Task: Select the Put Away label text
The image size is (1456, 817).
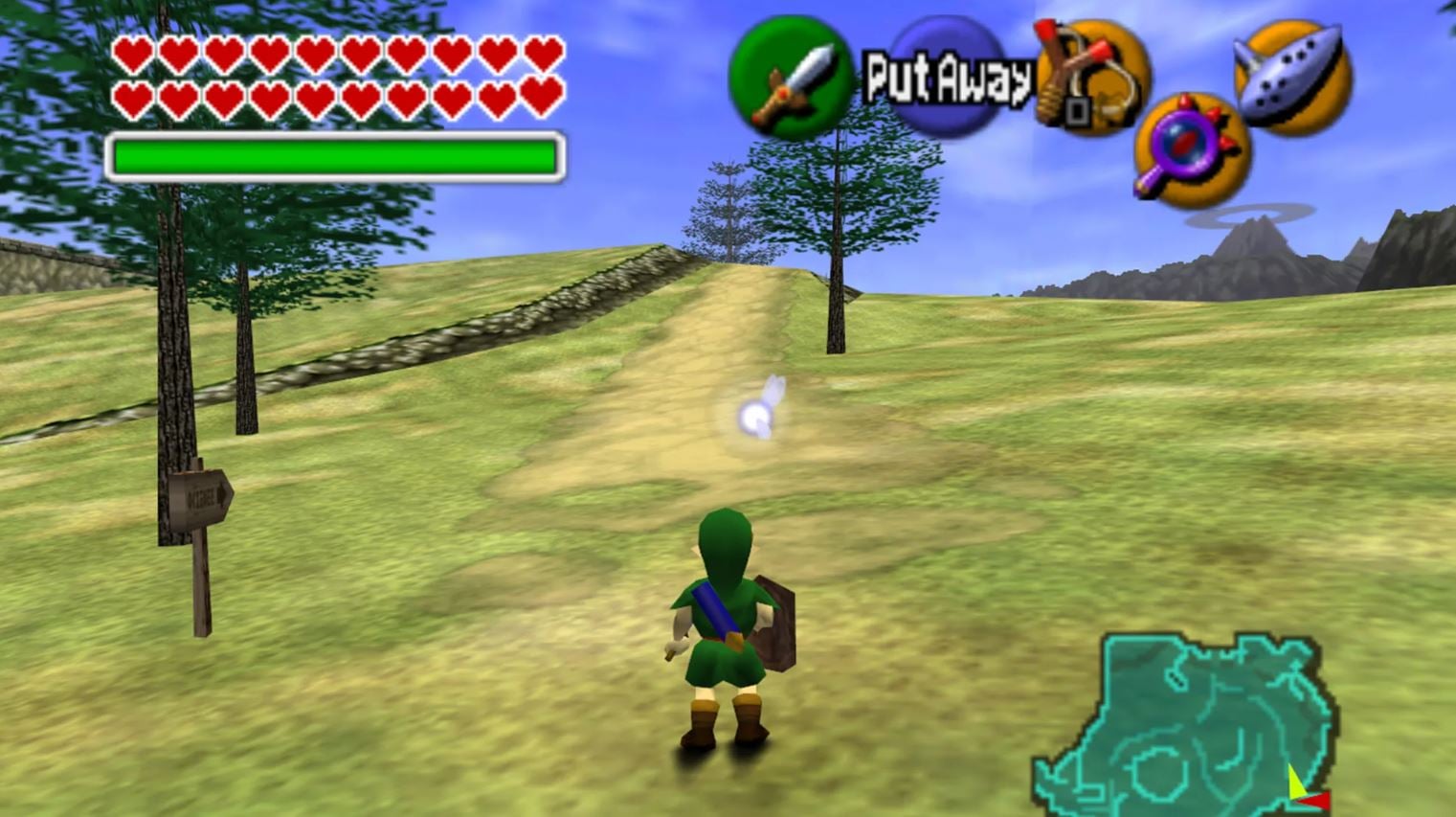Action: tap(951, 77)
